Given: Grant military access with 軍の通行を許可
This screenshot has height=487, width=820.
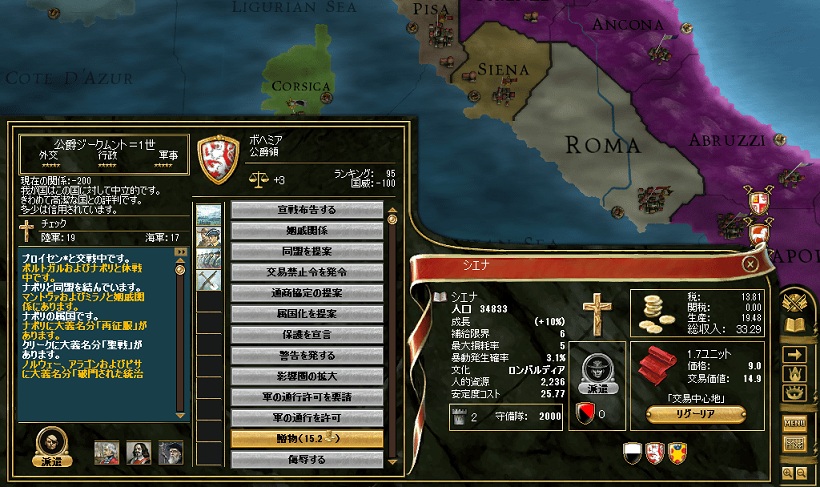Looking at the screenshot, I should click(x=307, y=418).
